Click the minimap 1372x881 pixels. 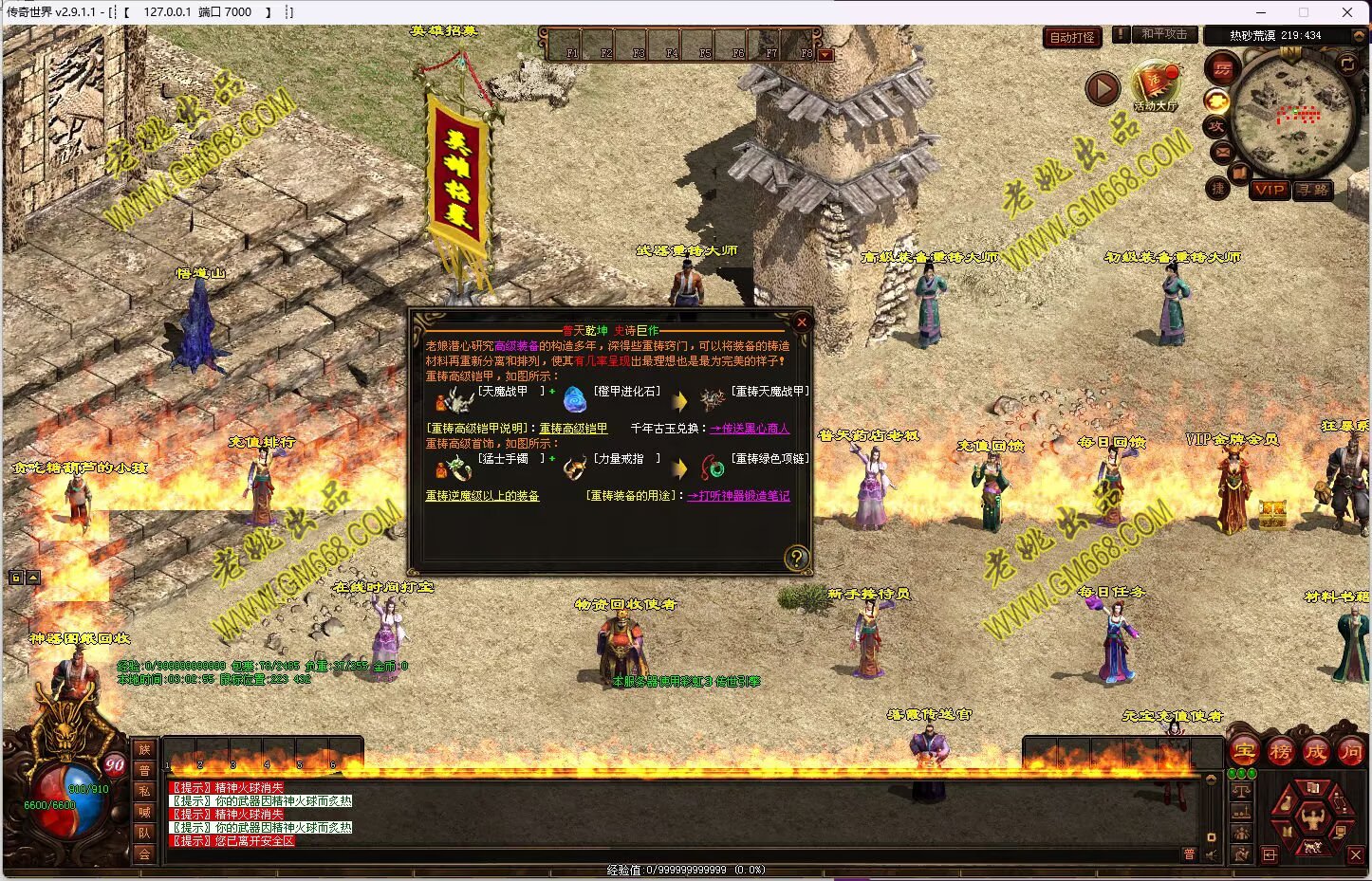(1295, 114)
